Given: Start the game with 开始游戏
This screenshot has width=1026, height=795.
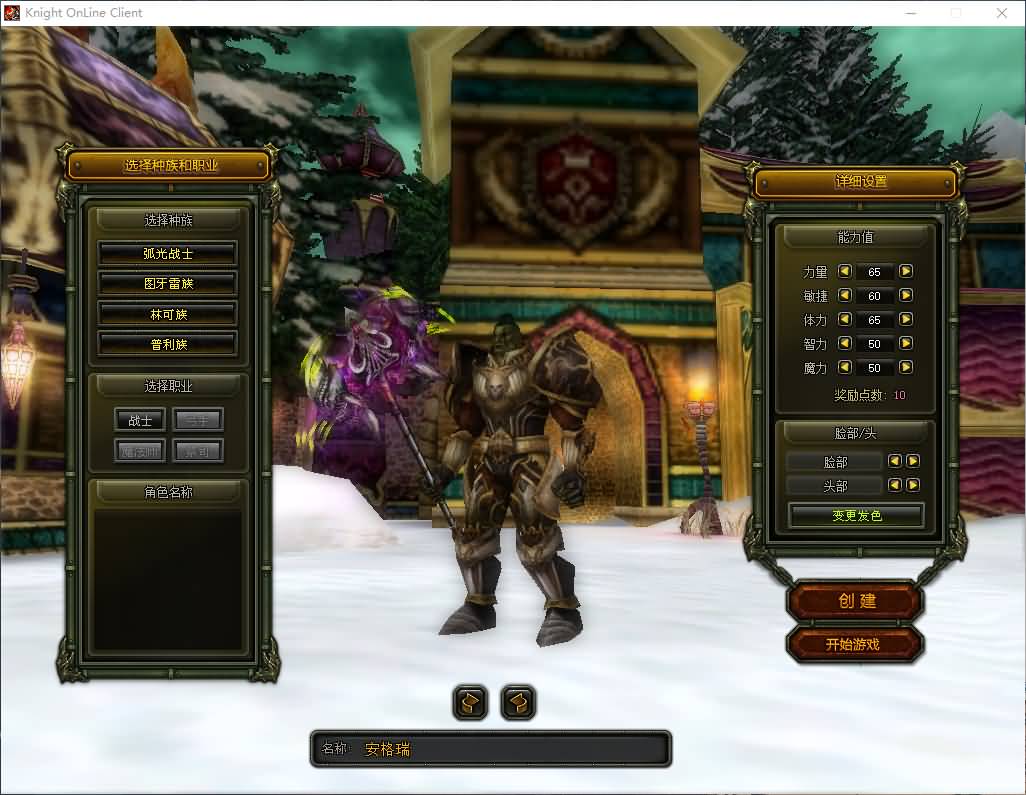Looking at the screenshot, I should click(853, 645).
